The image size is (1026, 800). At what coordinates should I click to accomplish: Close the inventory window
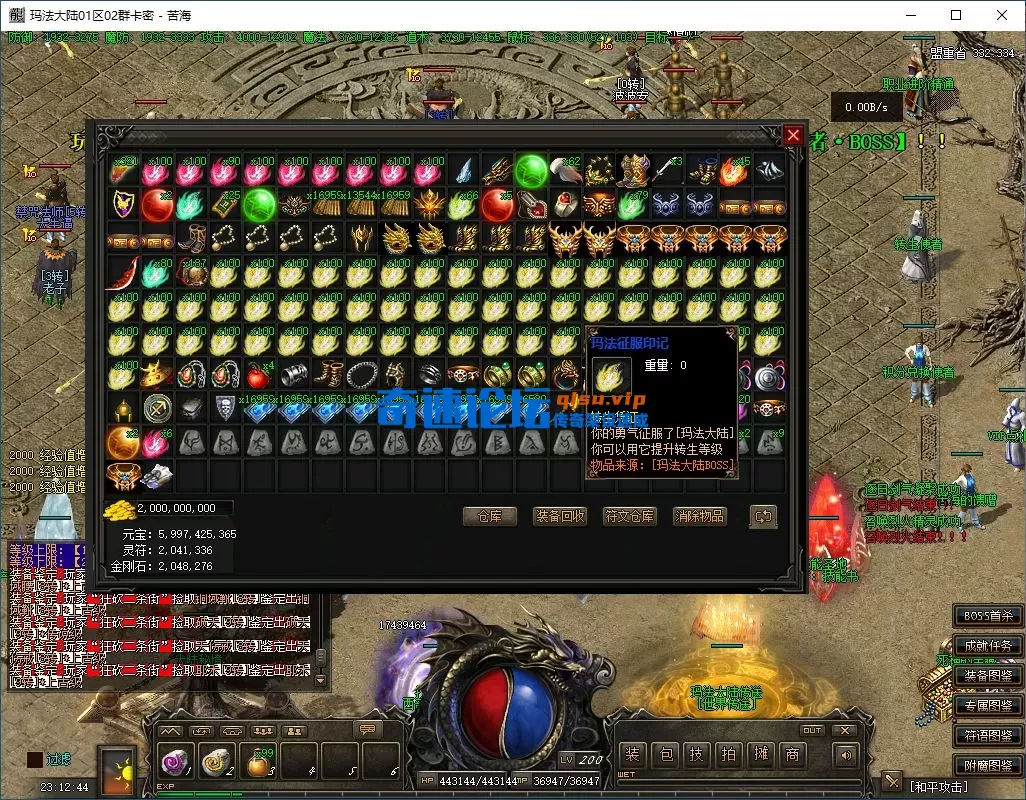(793, 135)
